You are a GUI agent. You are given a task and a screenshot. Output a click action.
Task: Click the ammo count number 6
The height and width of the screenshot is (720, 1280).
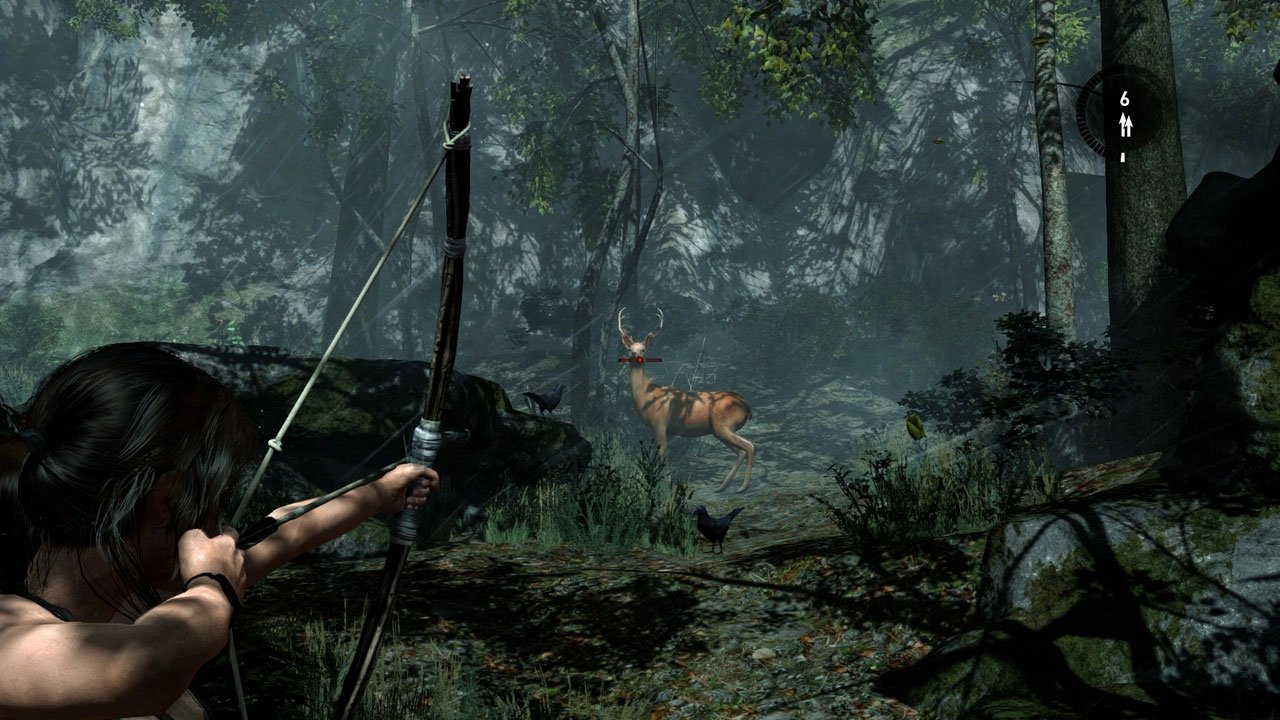(x=1125, y=98)
